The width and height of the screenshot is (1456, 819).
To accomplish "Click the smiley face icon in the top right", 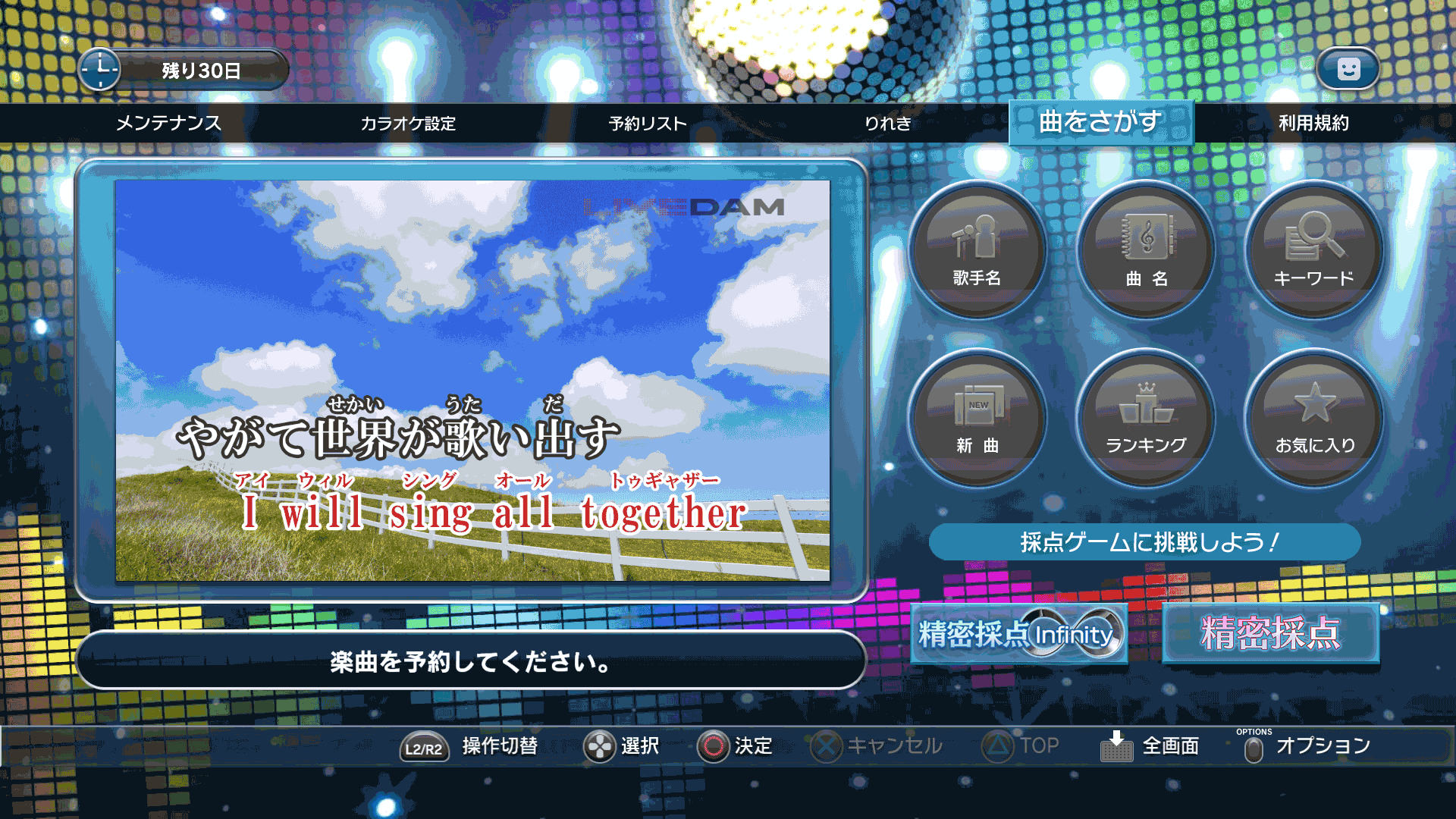I will click(1348, 68).
